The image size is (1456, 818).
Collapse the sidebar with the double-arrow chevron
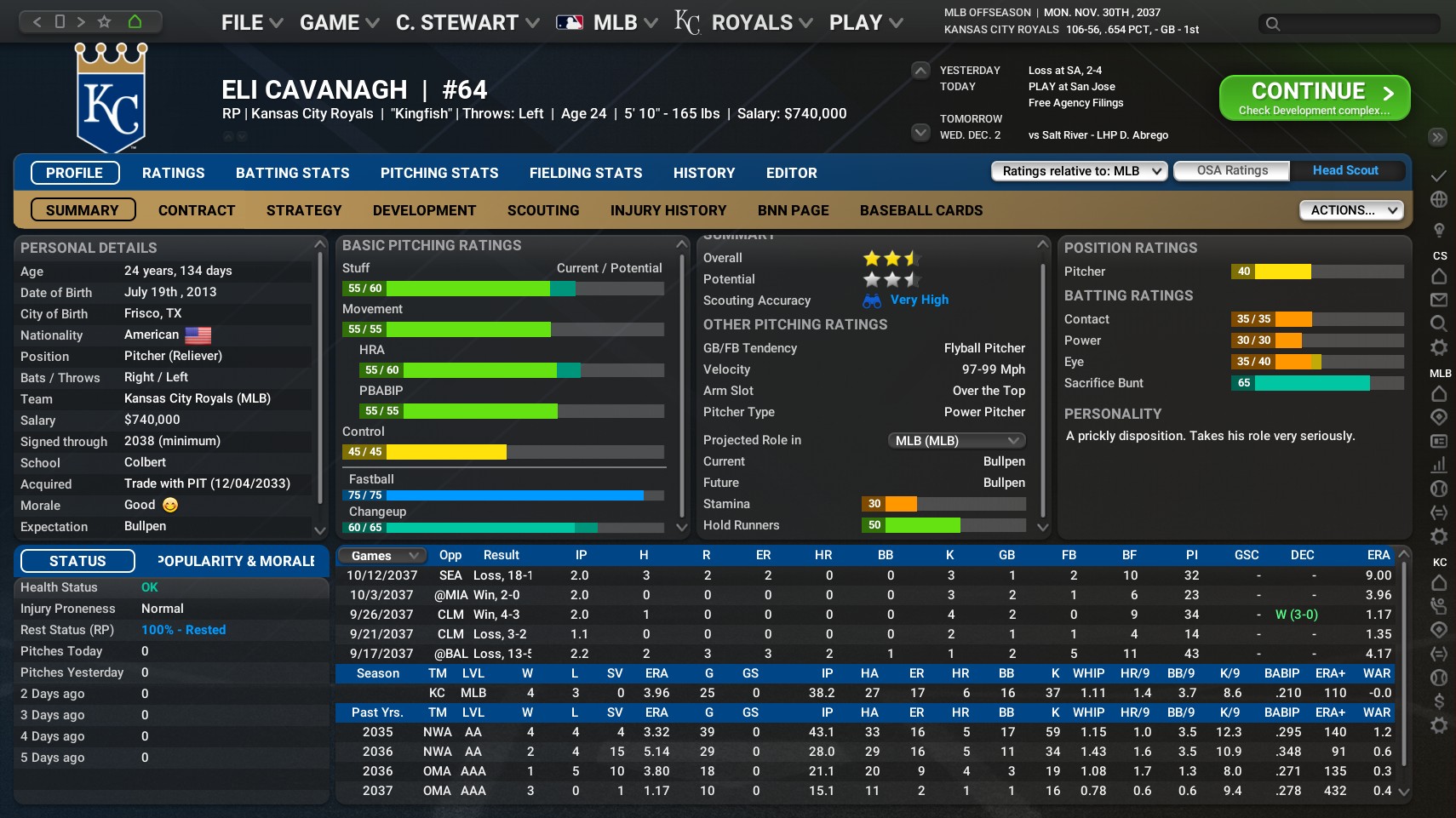click(1438, 136)
